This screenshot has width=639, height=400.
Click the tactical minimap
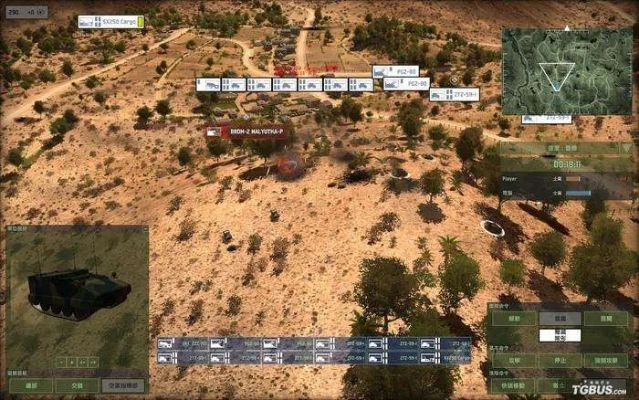[x=566, y=71]
